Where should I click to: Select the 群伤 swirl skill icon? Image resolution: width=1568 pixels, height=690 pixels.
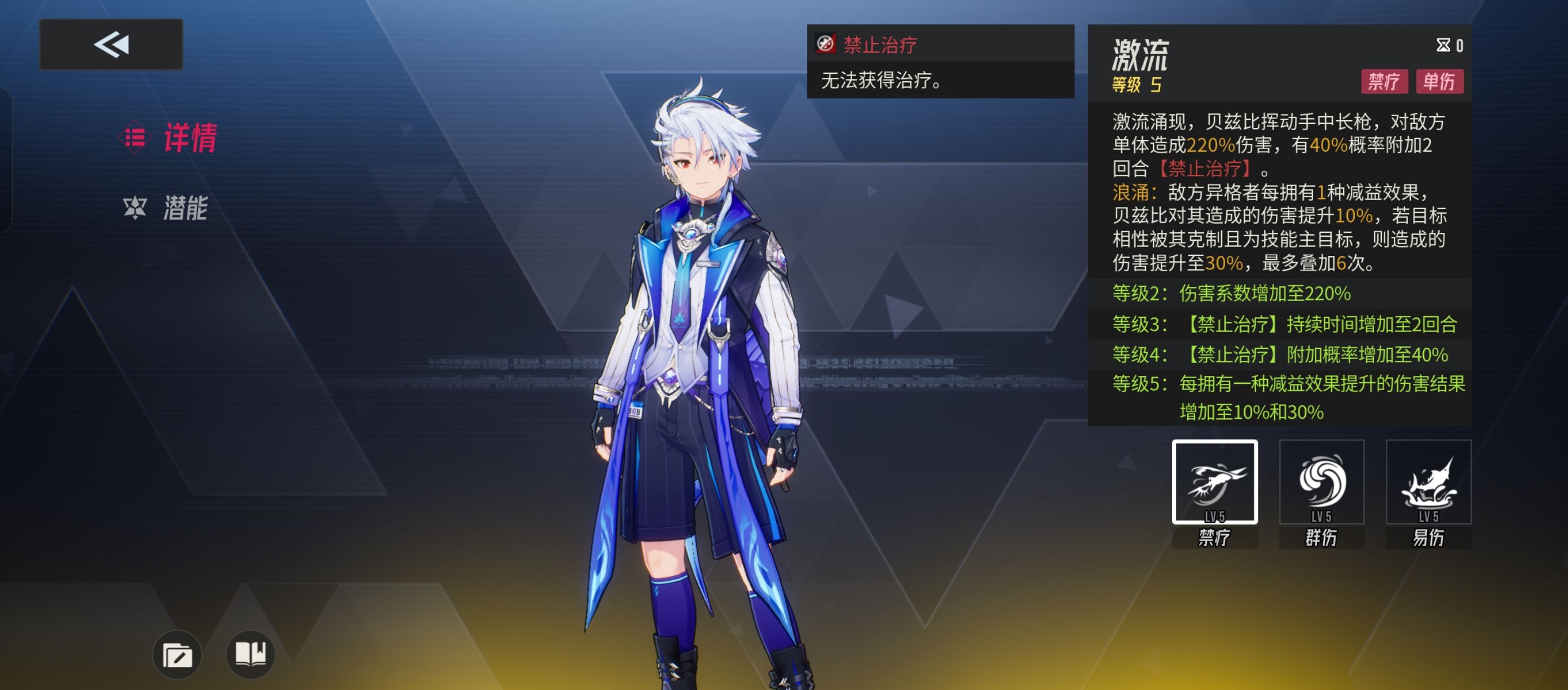pos(1321,482)
